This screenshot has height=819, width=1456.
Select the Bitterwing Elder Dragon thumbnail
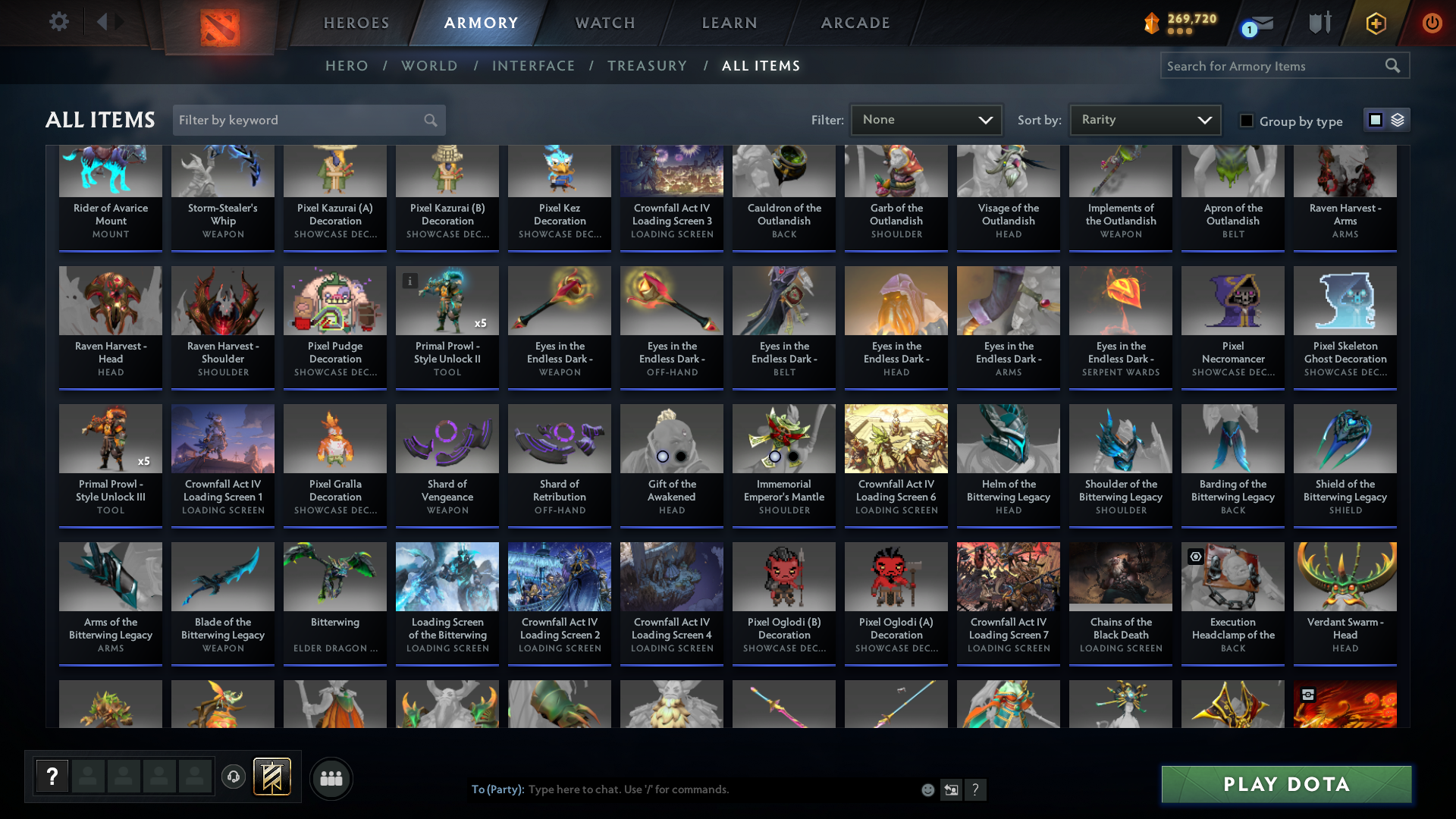point(334,576)
